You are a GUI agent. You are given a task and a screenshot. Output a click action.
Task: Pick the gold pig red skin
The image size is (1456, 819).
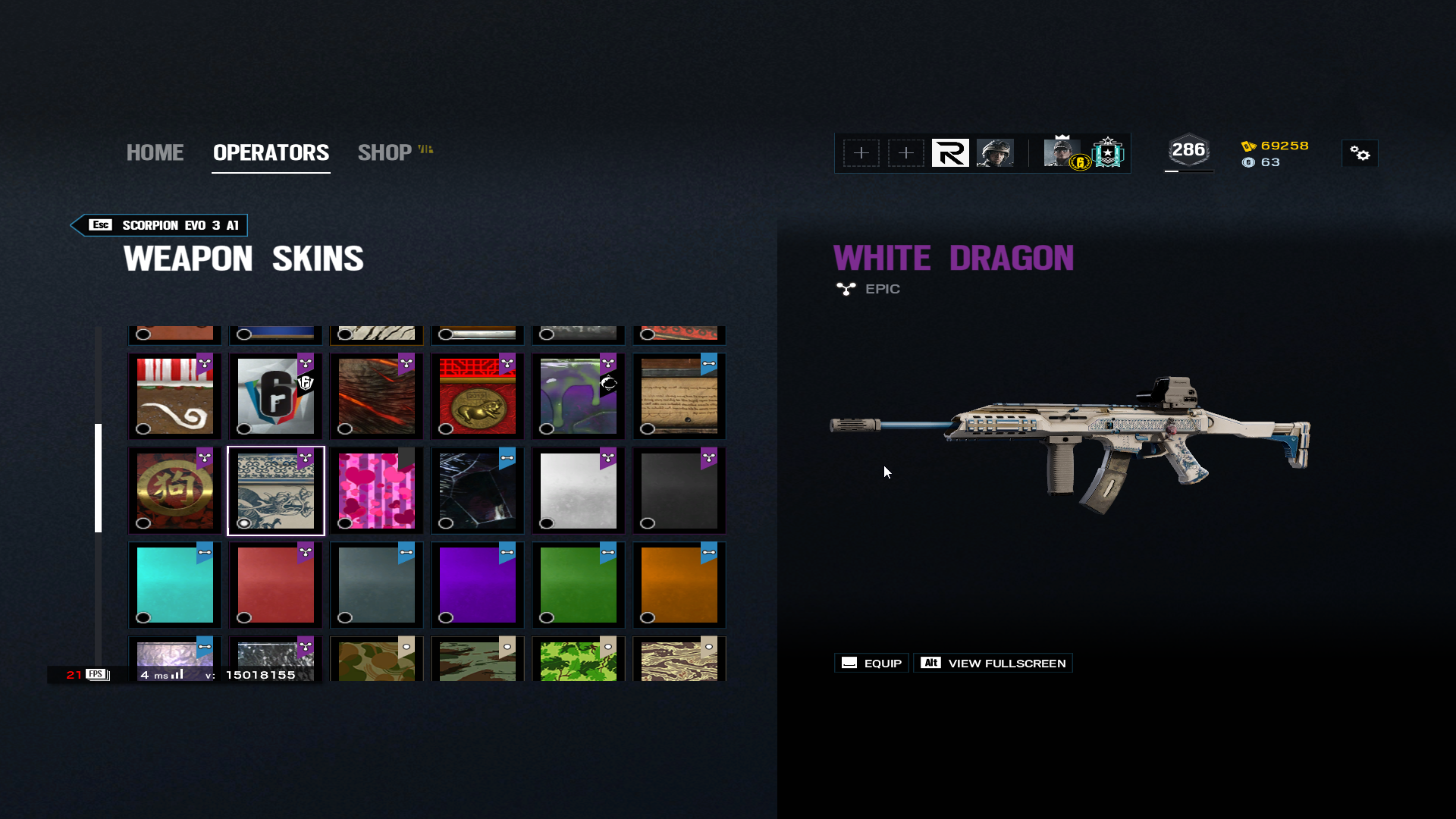(477, 396)
